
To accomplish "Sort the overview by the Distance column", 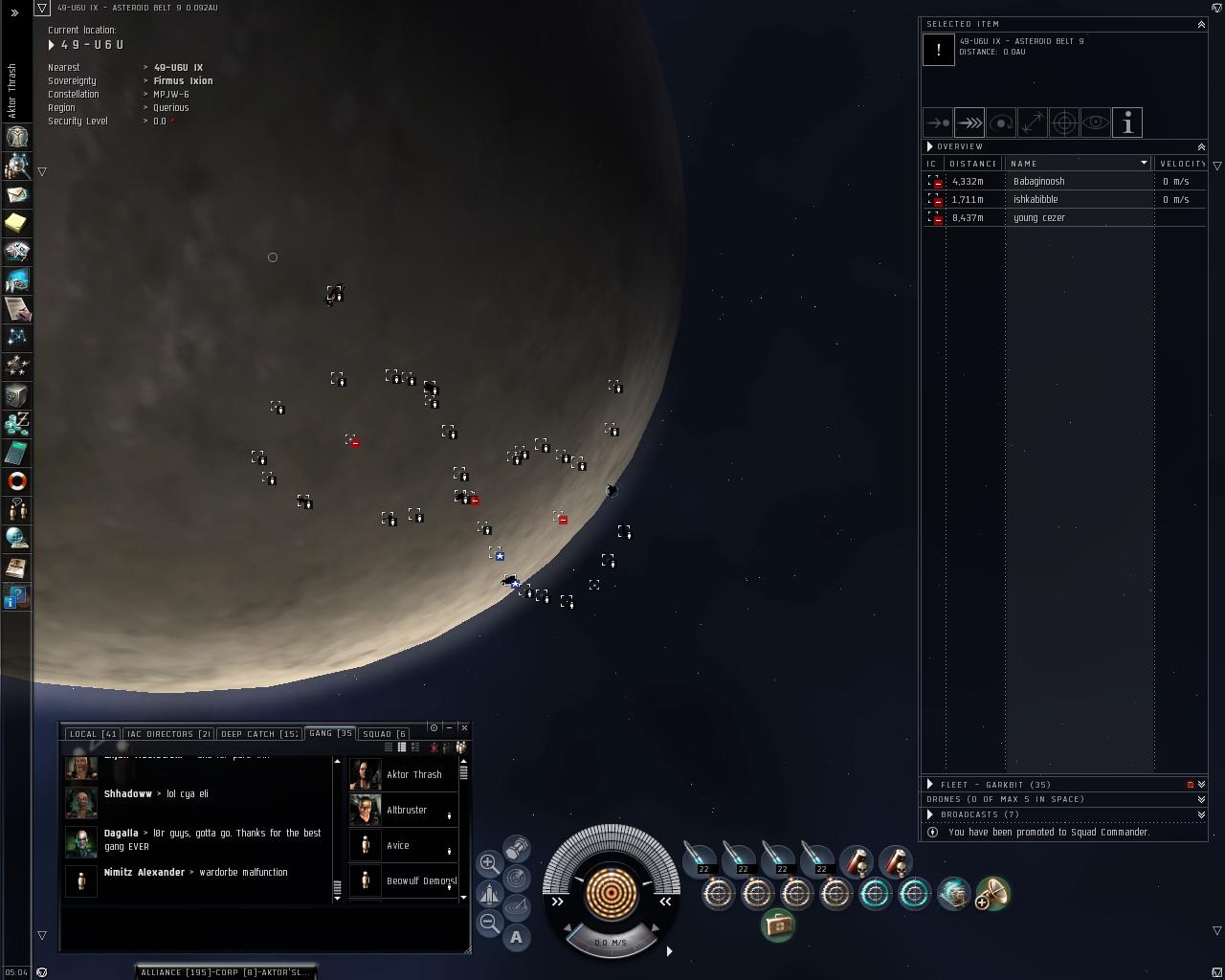I will coord(972,164).
